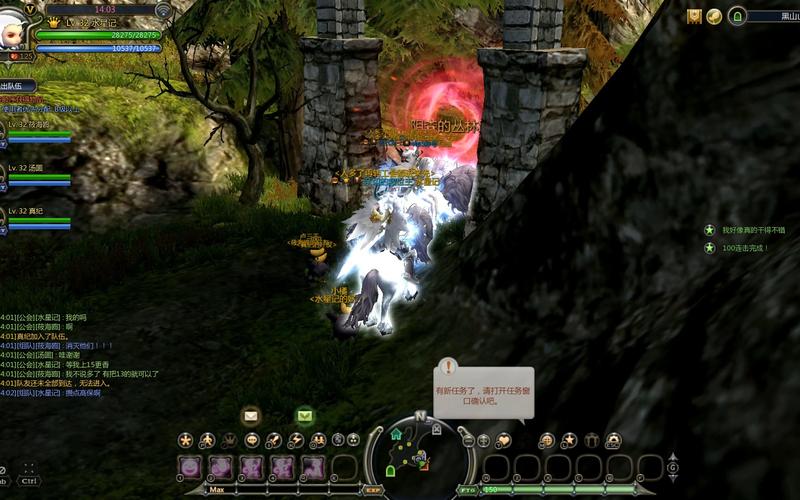Viewport: 800px width, 500px height.
Task: Click the green gate location icon
Action: click(738, 16)
